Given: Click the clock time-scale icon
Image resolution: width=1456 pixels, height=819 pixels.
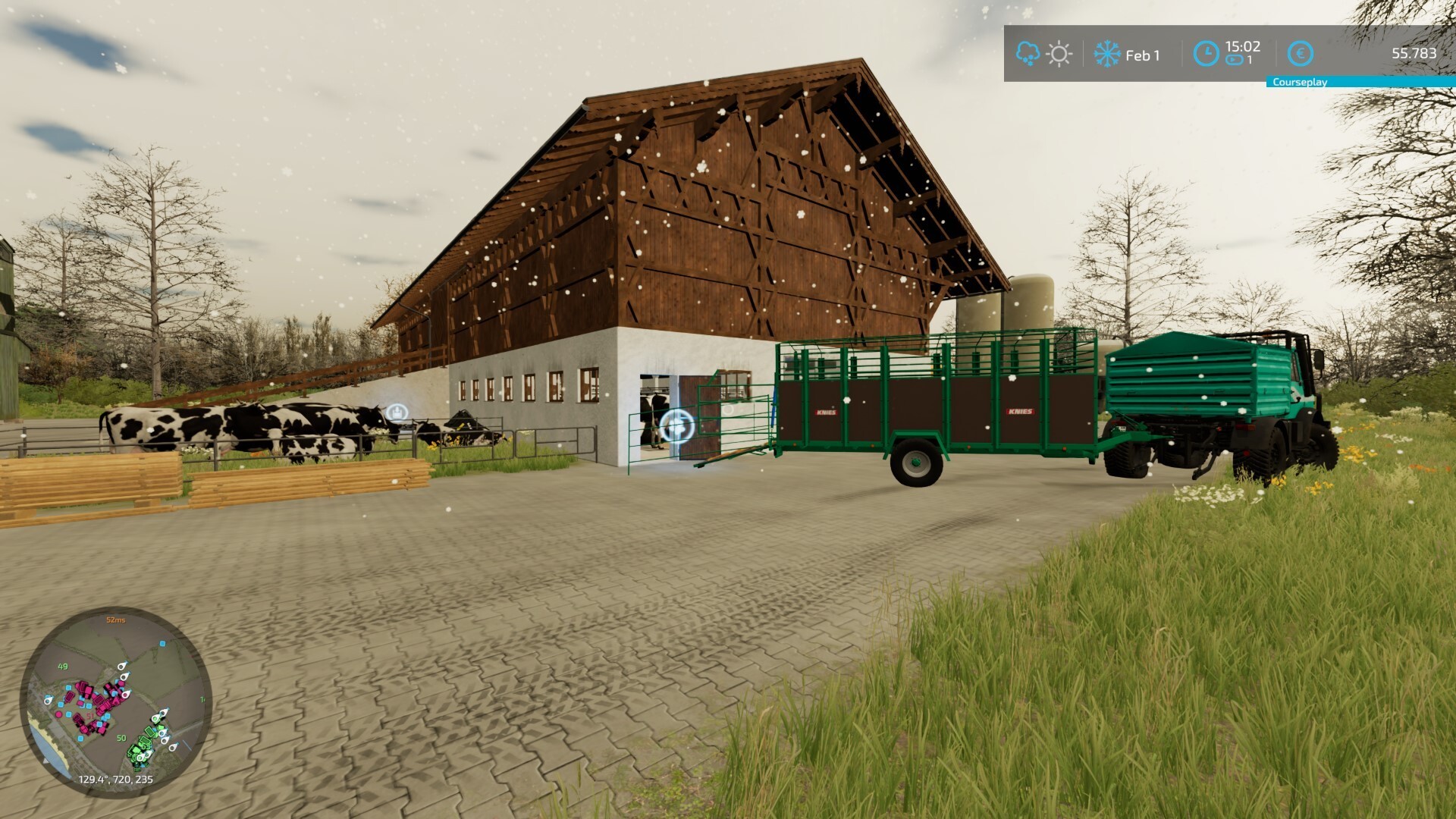Looking at the screenshot, I should (1205, 54).
